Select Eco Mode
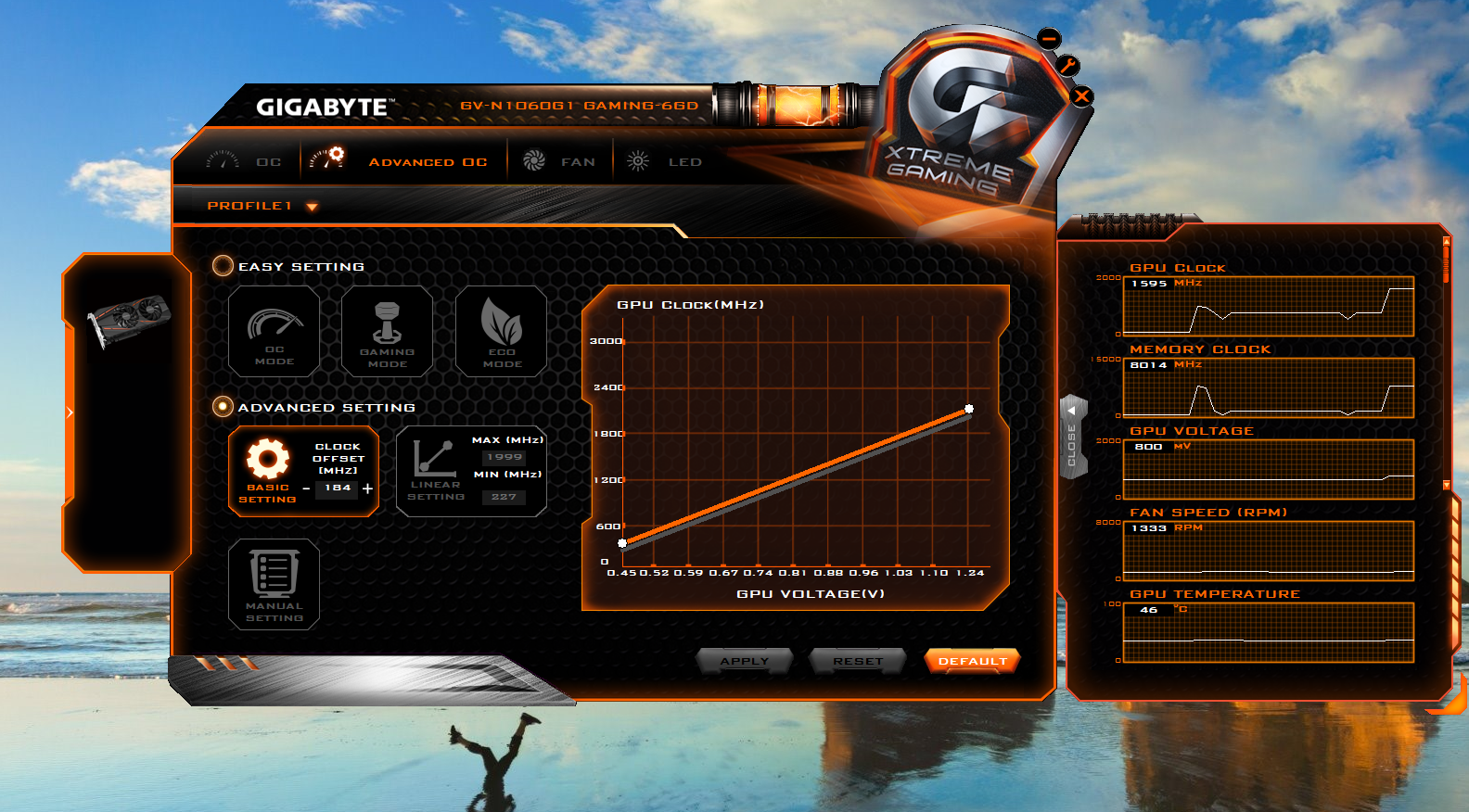1469x812 pixels. pos(501,332)
